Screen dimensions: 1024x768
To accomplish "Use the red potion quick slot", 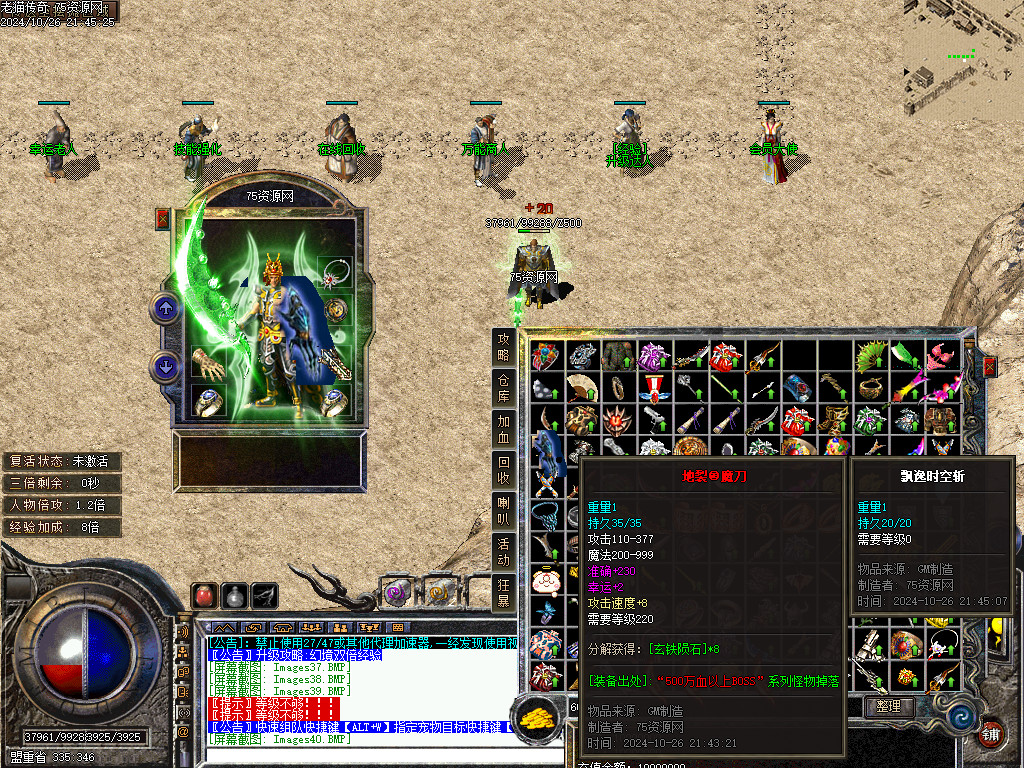I will (204, 595).
